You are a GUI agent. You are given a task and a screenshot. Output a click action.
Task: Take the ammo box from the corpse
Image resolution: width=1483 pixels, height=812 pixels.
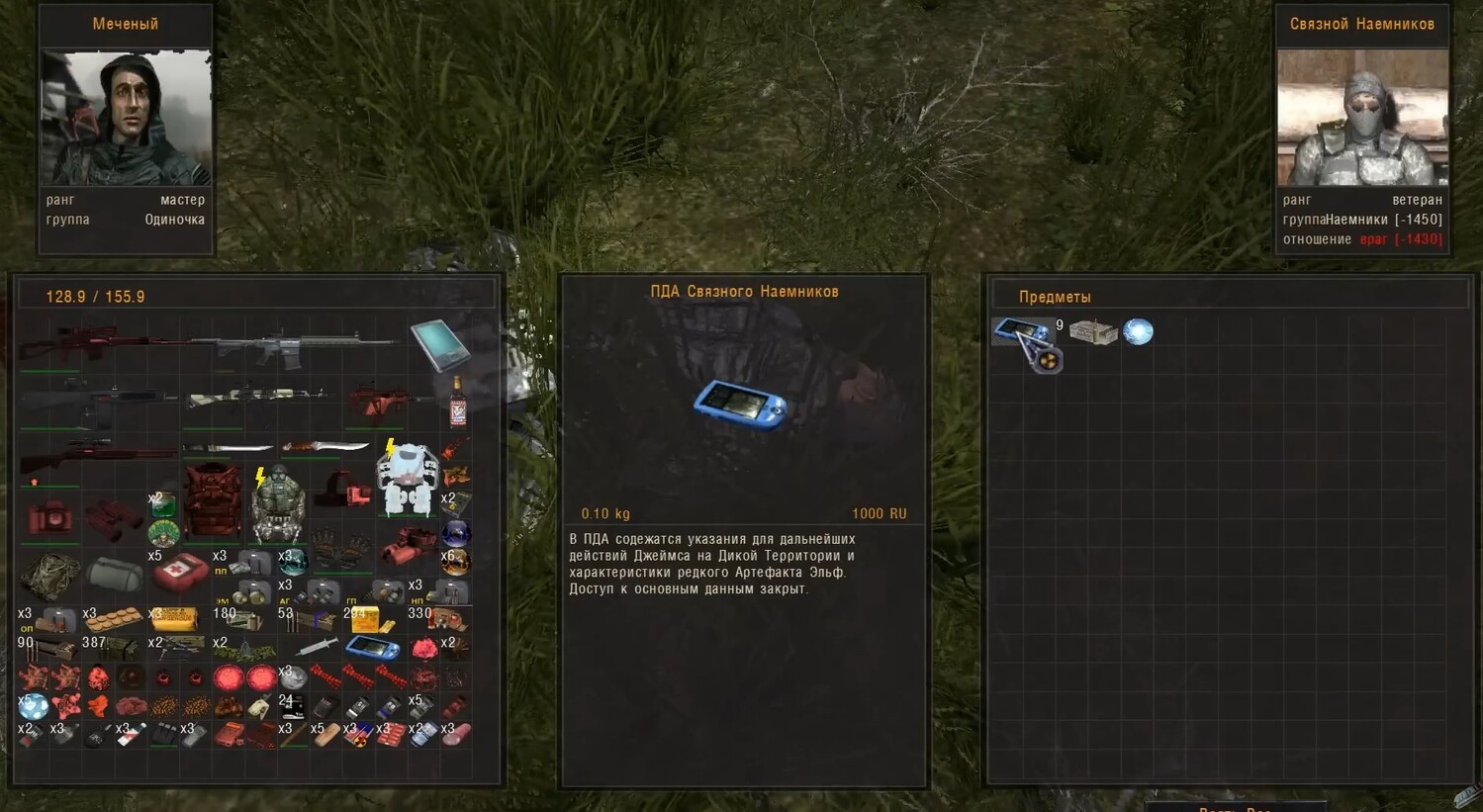(x=1092, y=332)
